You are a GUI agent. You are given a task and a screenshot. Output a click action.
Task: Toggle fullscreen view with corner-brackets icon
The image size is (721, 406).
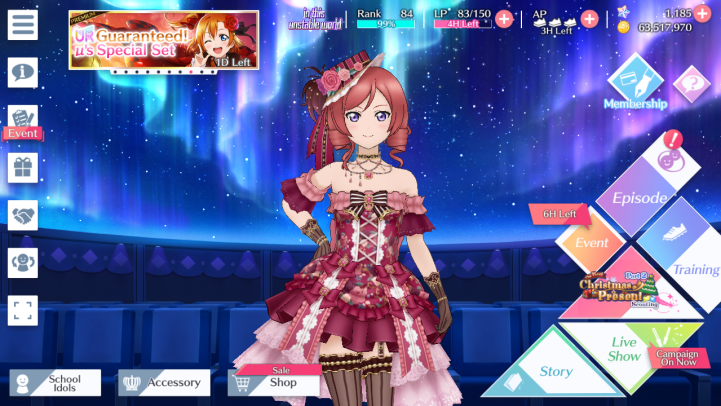tap(22, 310)
